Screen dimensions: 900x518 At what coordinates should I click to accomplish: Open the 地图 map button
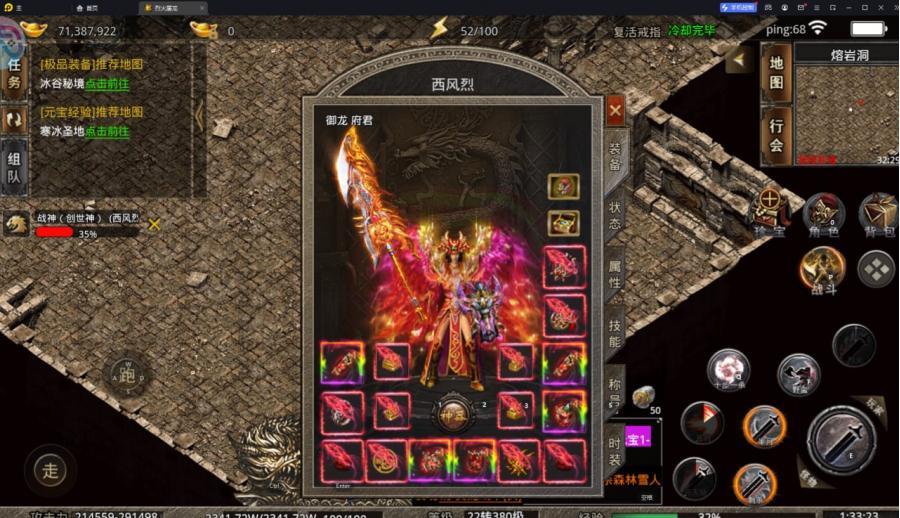tap(776, 72)
